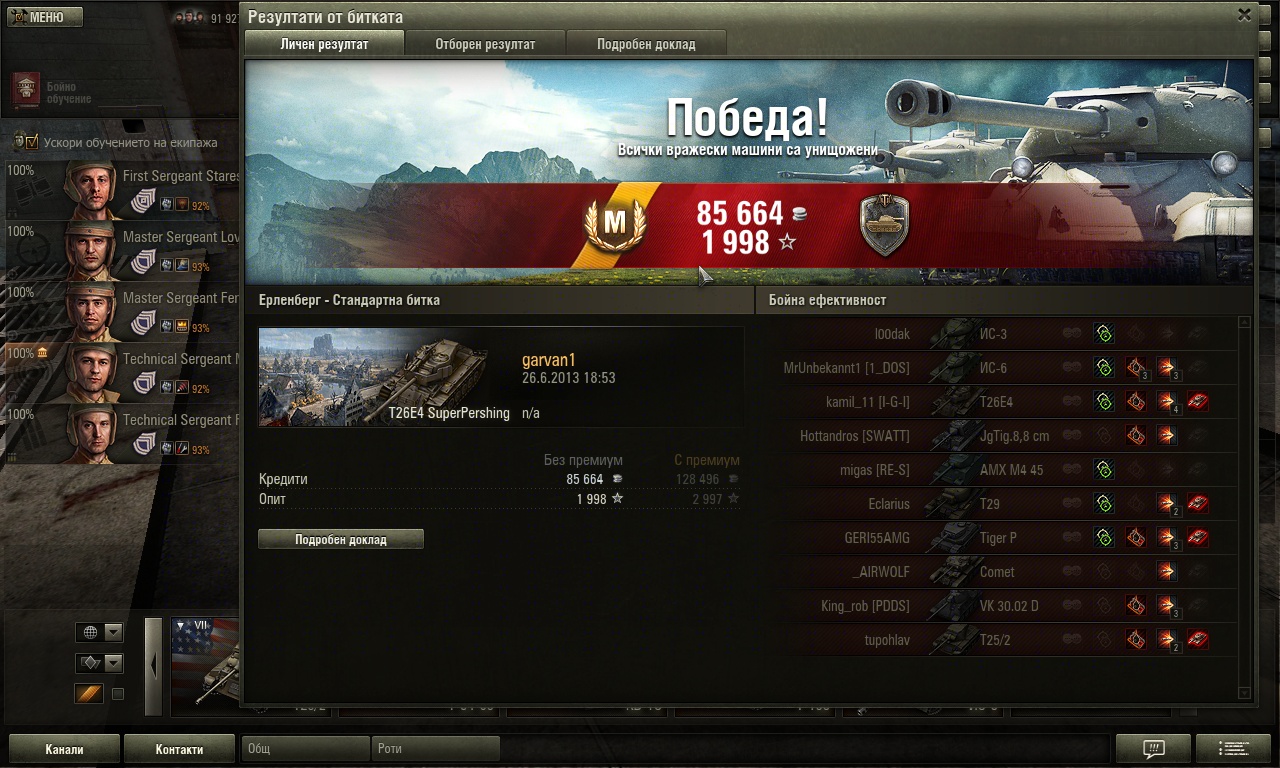
Task: Select the GERI55AMG Tiger P row
Action: [1000, 538]
